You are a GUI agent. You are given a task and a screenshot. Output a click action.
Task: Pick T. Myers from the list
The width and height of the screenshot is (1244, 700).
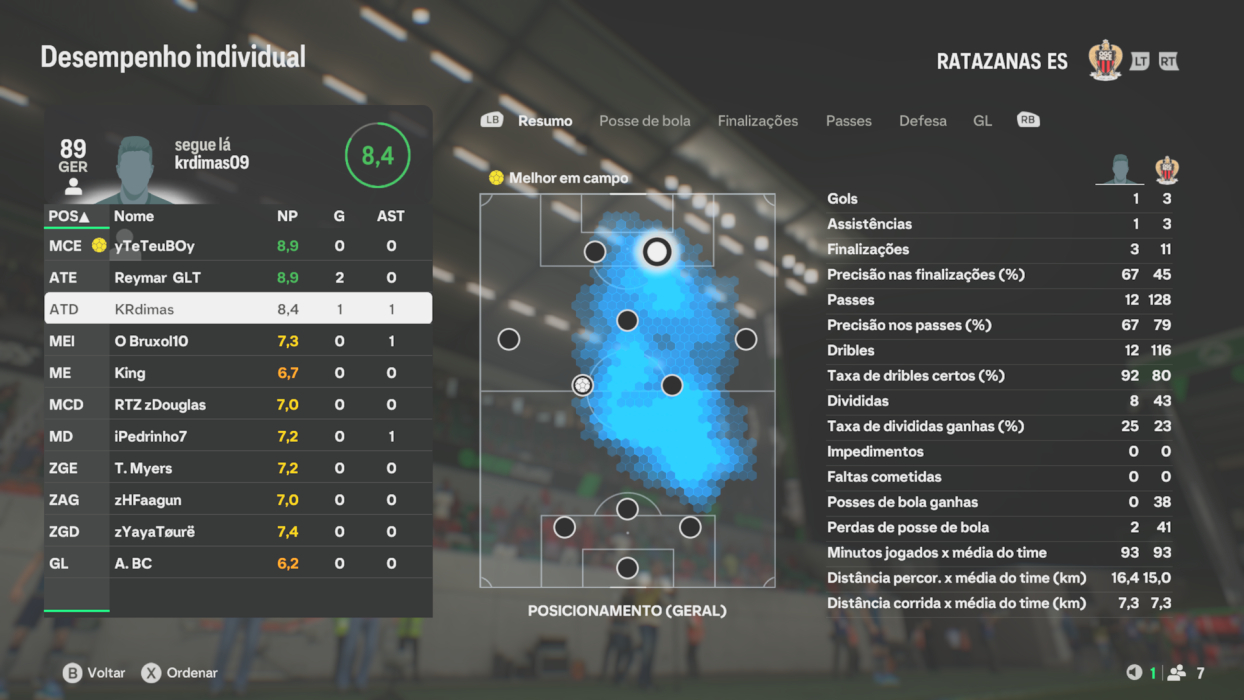[238, 468]
